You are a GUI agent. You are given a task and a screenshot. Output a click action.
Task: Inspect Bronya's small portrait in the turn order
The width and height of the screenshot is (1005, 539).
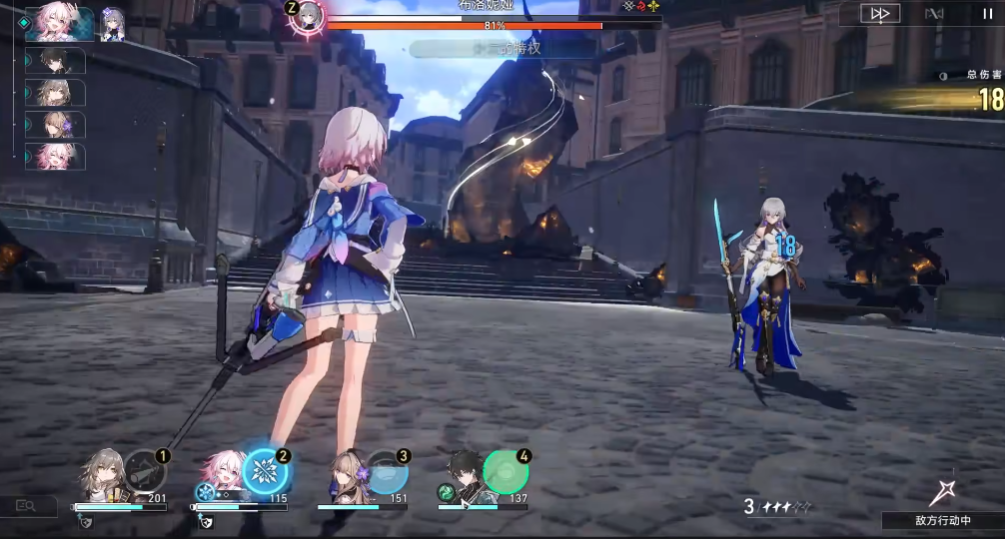point(112,24)
